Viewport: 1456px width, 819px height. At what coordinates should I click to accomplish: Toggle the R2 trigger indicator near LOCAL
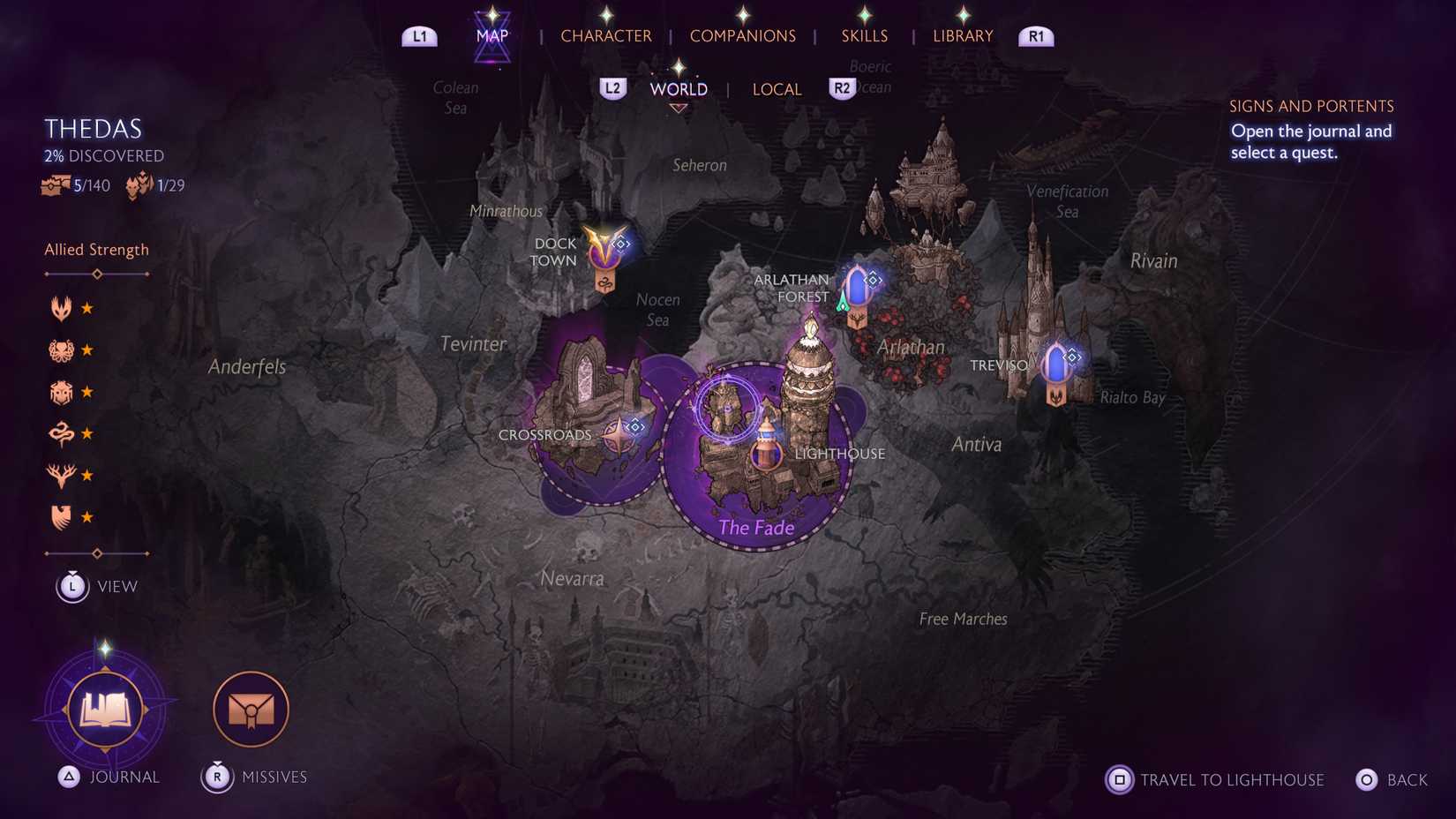(841, 88)
